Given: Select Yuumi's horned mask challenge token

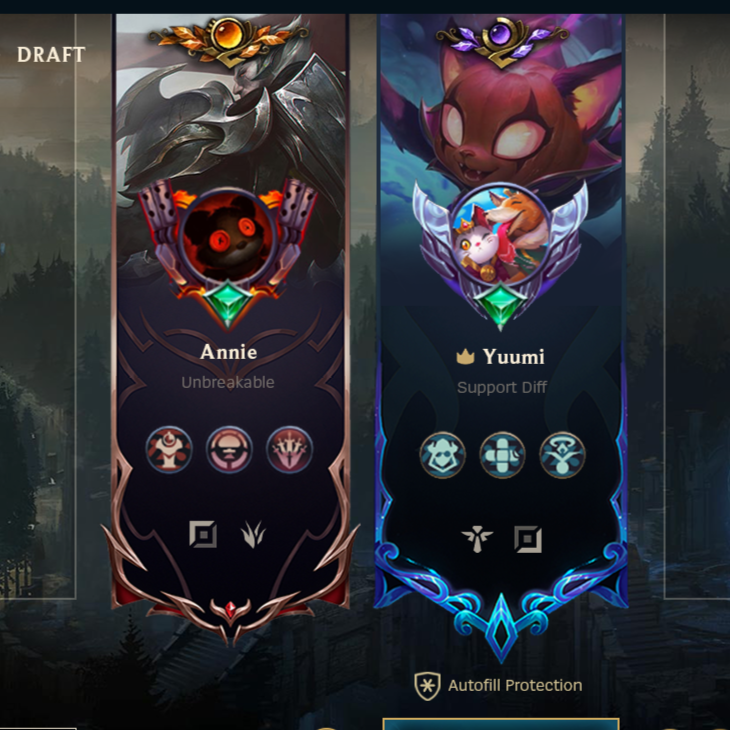Looking at the screenshot, I should pos(442,455).
